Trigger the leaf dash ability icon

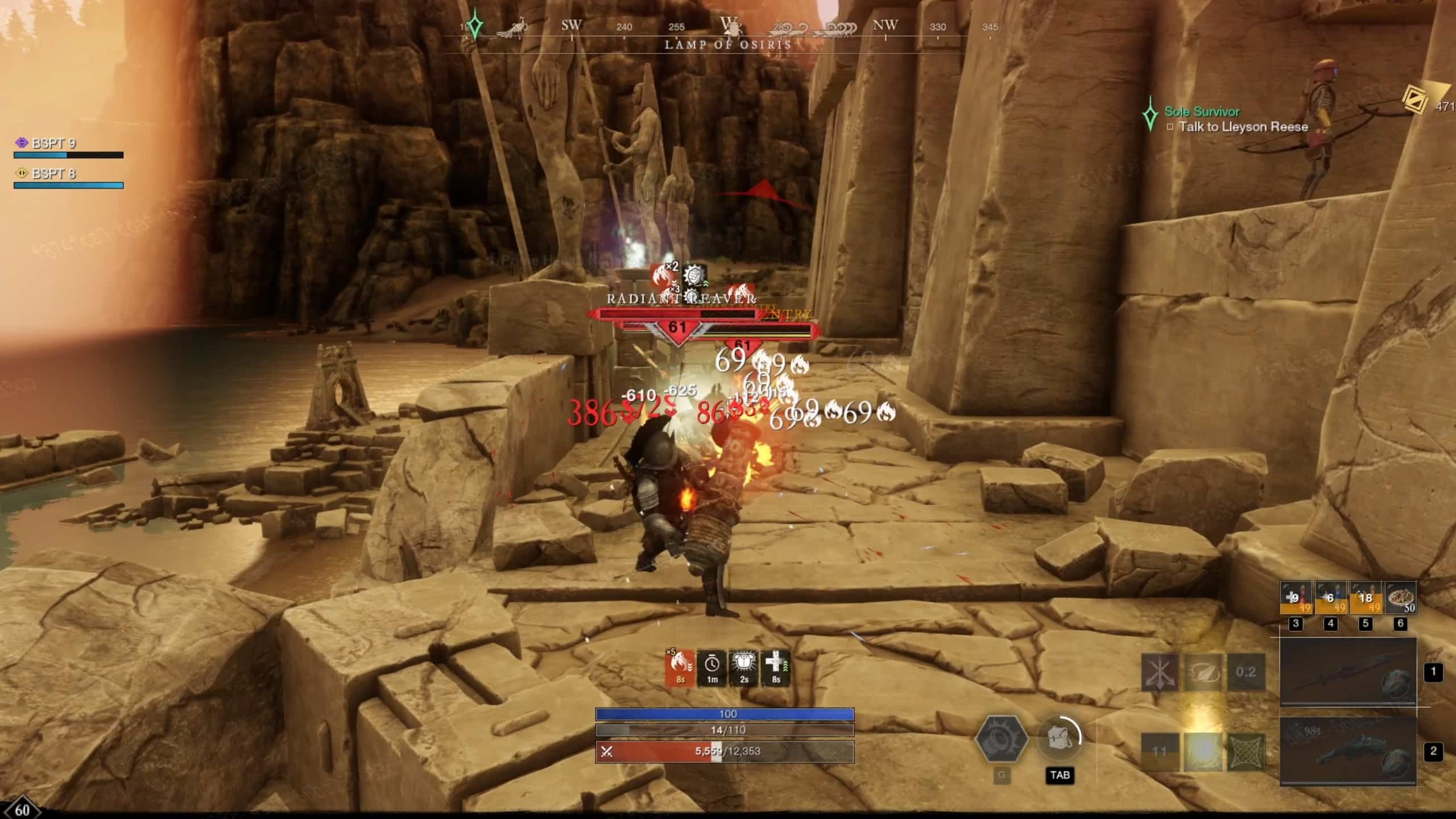coord(1203,672)
